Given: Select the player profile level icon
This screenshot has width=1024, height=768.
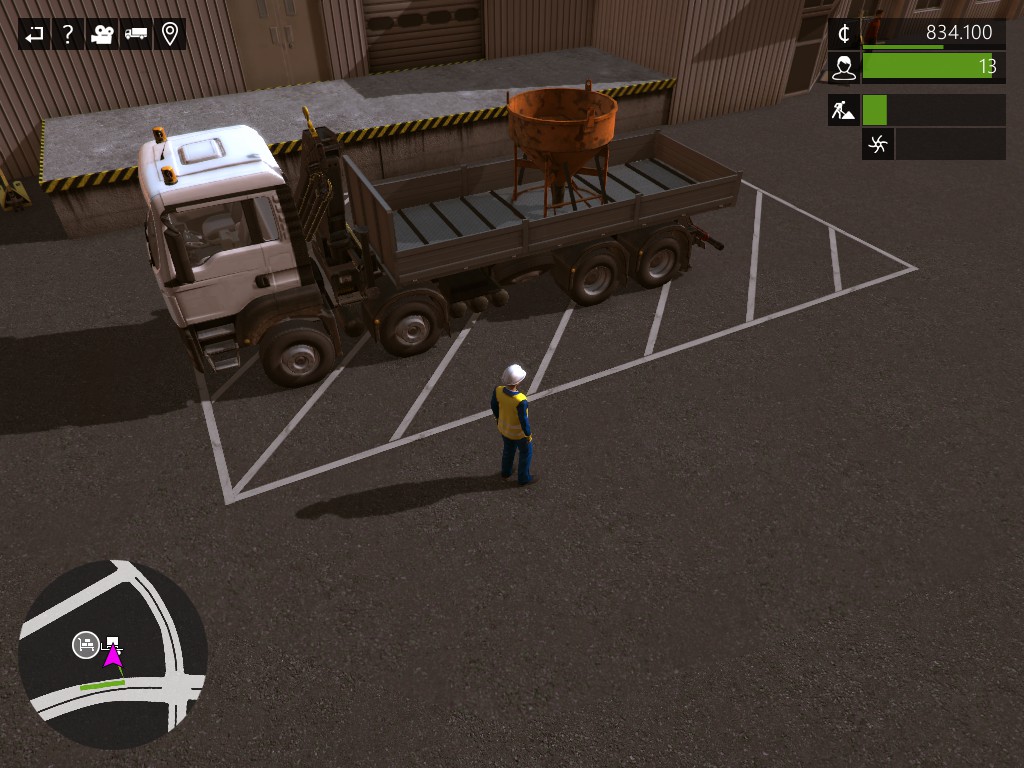Looking at the screenshot, I should [844, 67].
